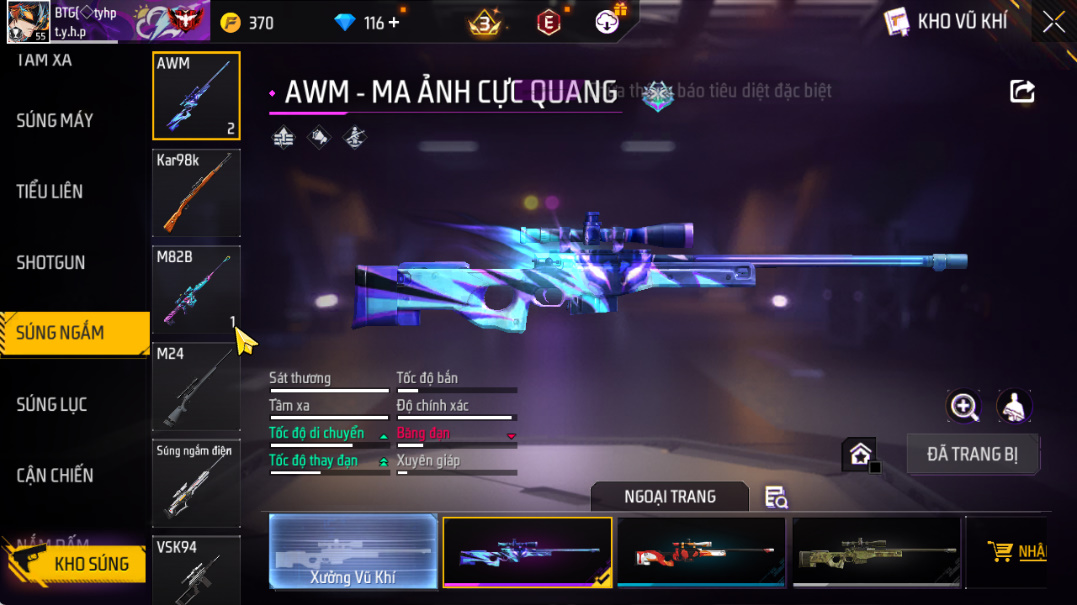Select the Xưởng Vũ Khí default skin
The height and width of the screenshot is (605, 1077).
click(354, 551)
